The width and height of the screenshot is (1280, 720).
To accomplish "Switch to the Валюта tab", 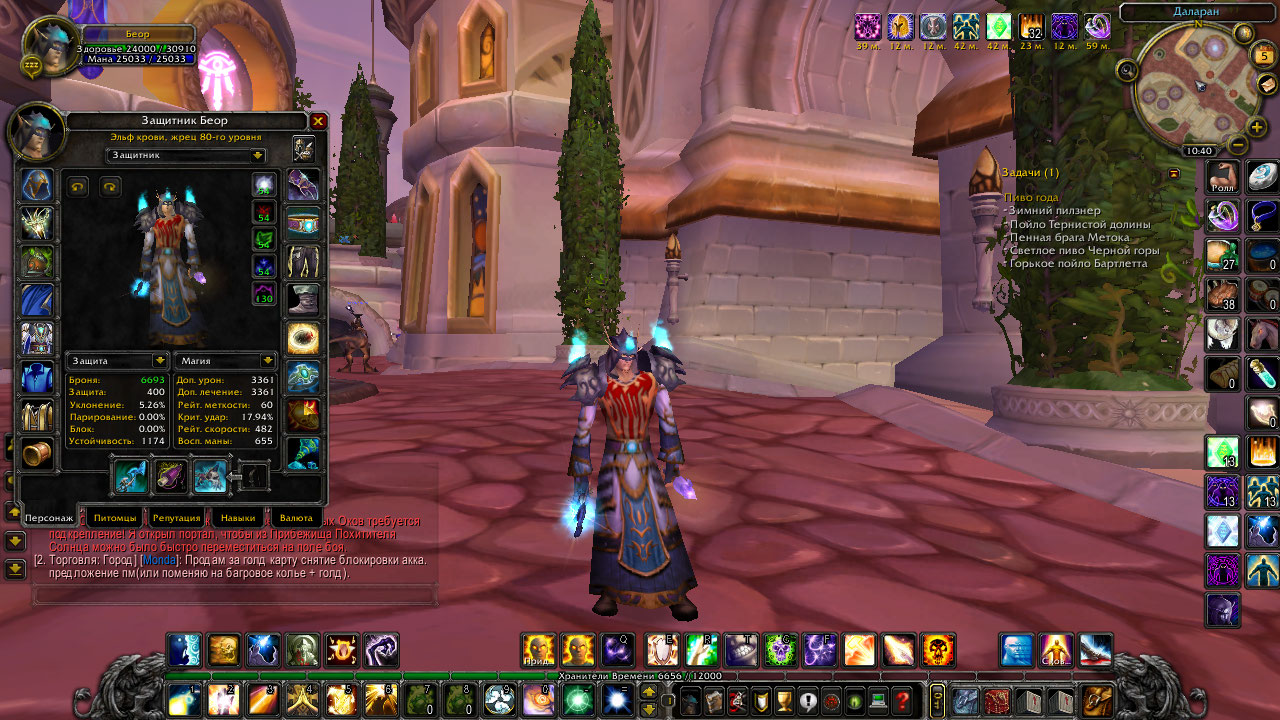I will point(297,518).
